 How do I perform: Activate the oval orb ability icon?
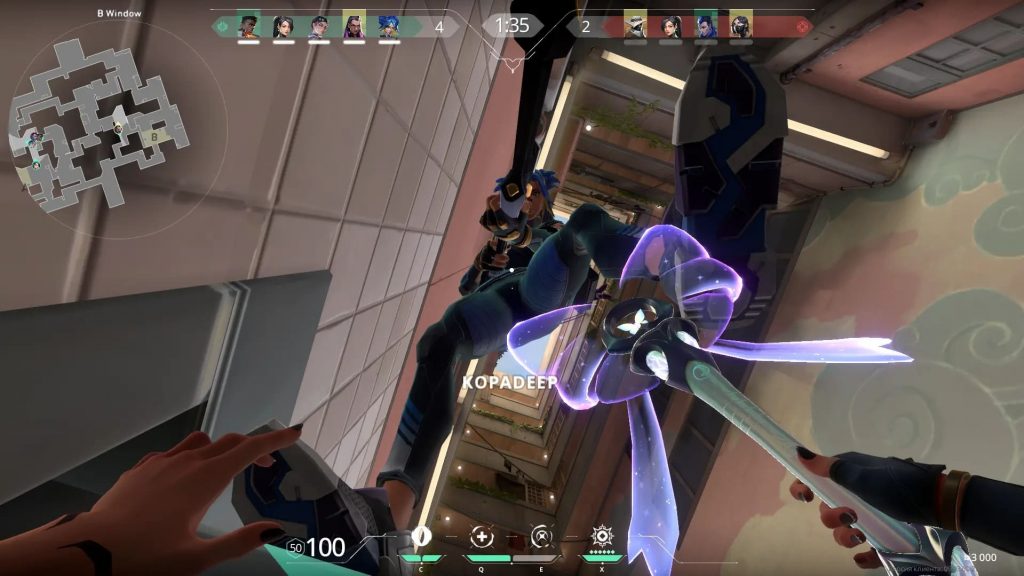[421, 535]
